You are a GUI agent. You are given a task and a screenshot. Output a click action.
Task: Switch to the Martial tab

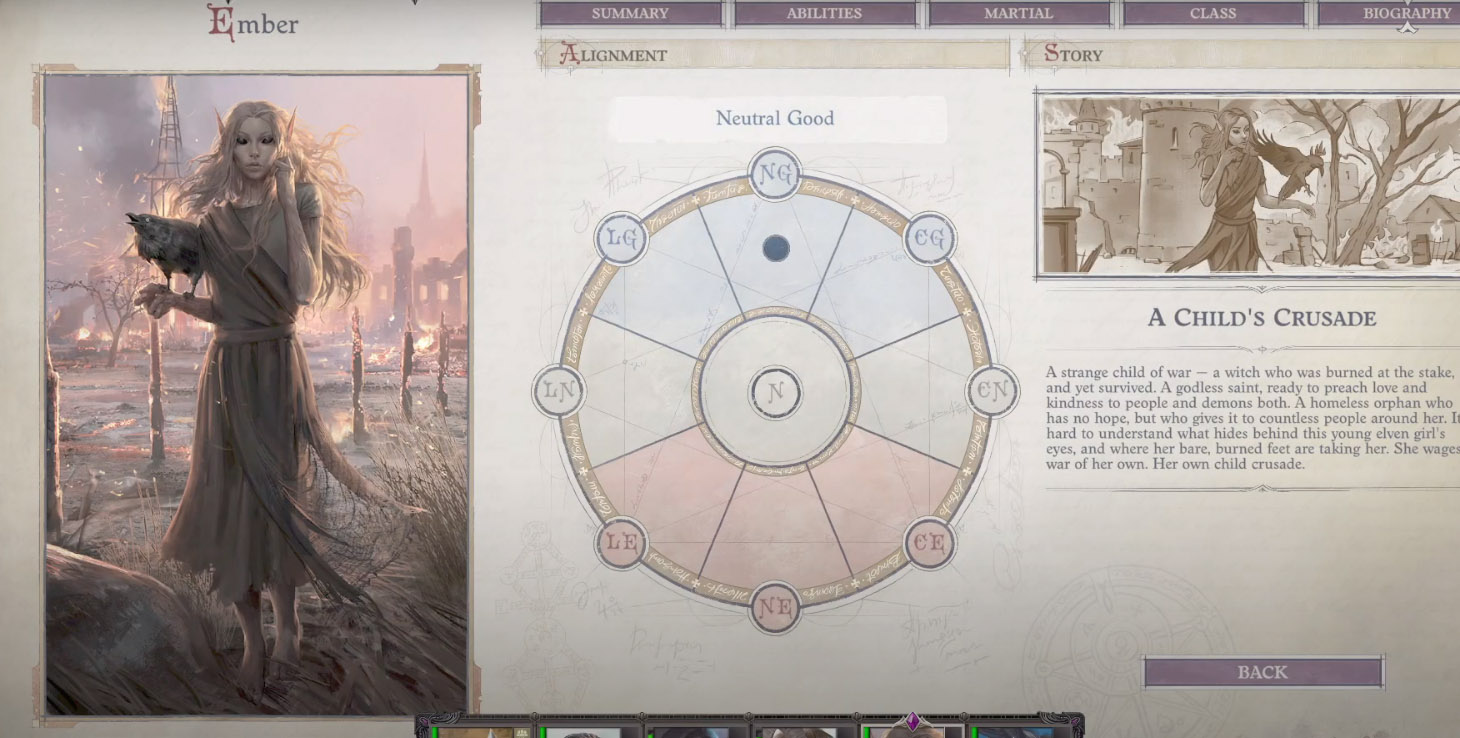1017,13
